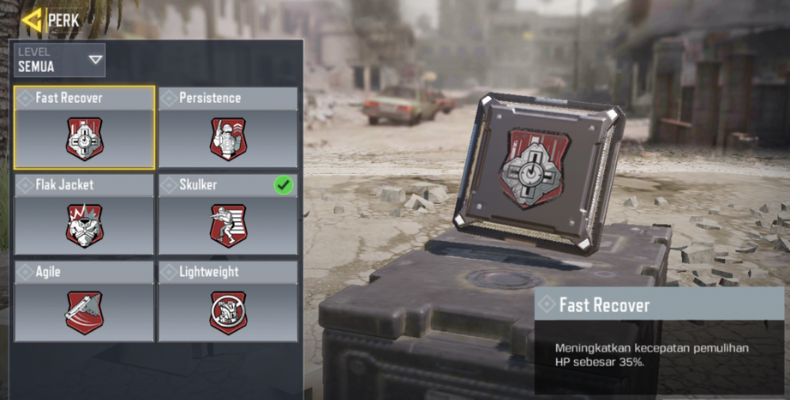Select the Fast Recover perk
Viewport: 800px width, 400px height.
click(84, 128)
